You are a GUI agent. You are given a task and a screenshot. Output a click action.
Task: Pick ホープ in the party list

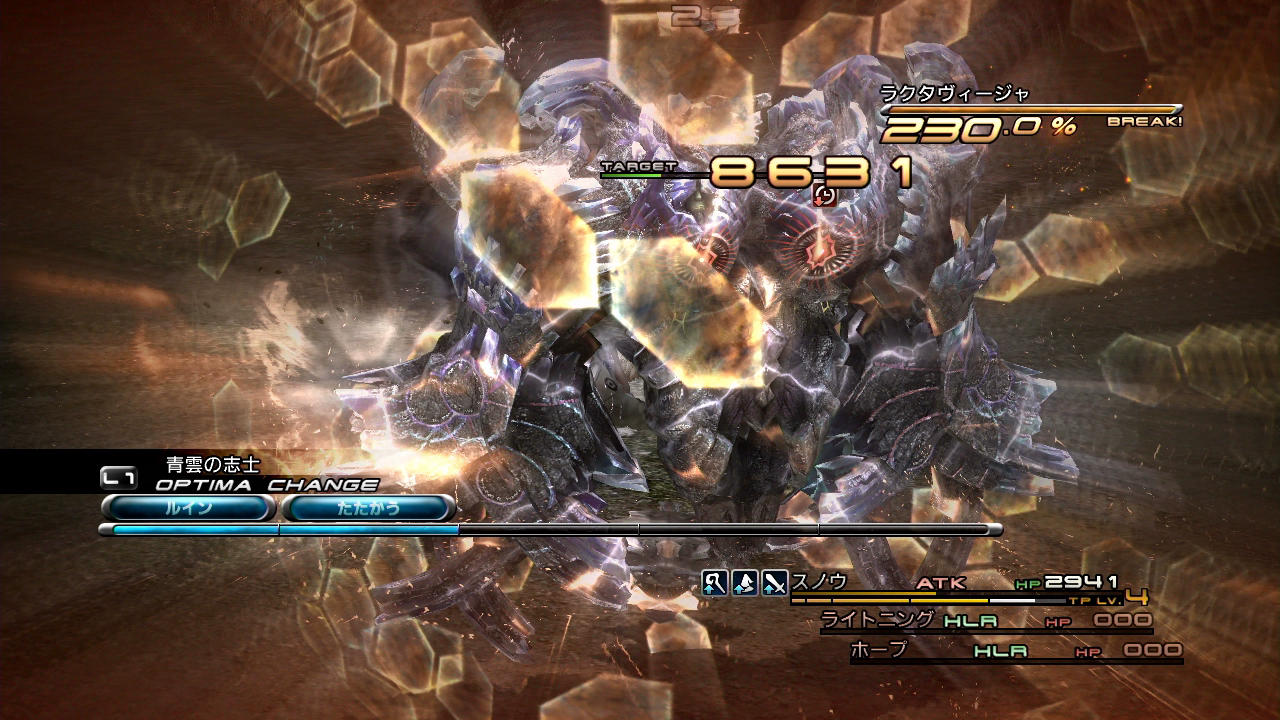[878, 650]
